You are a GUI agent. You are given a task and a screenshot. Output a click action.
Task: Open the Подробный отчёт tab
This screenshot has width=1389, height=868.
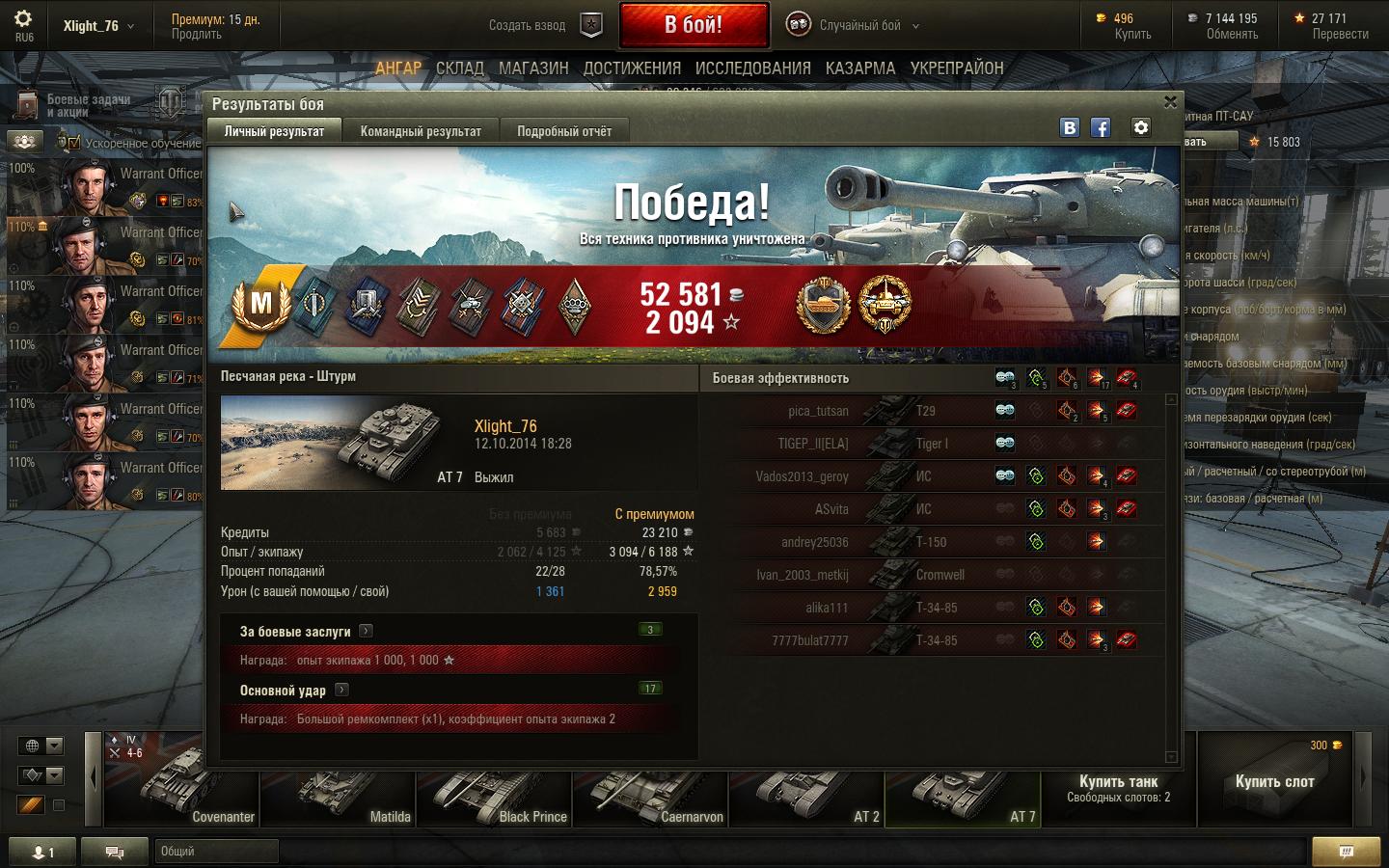(x=564, y=131)
